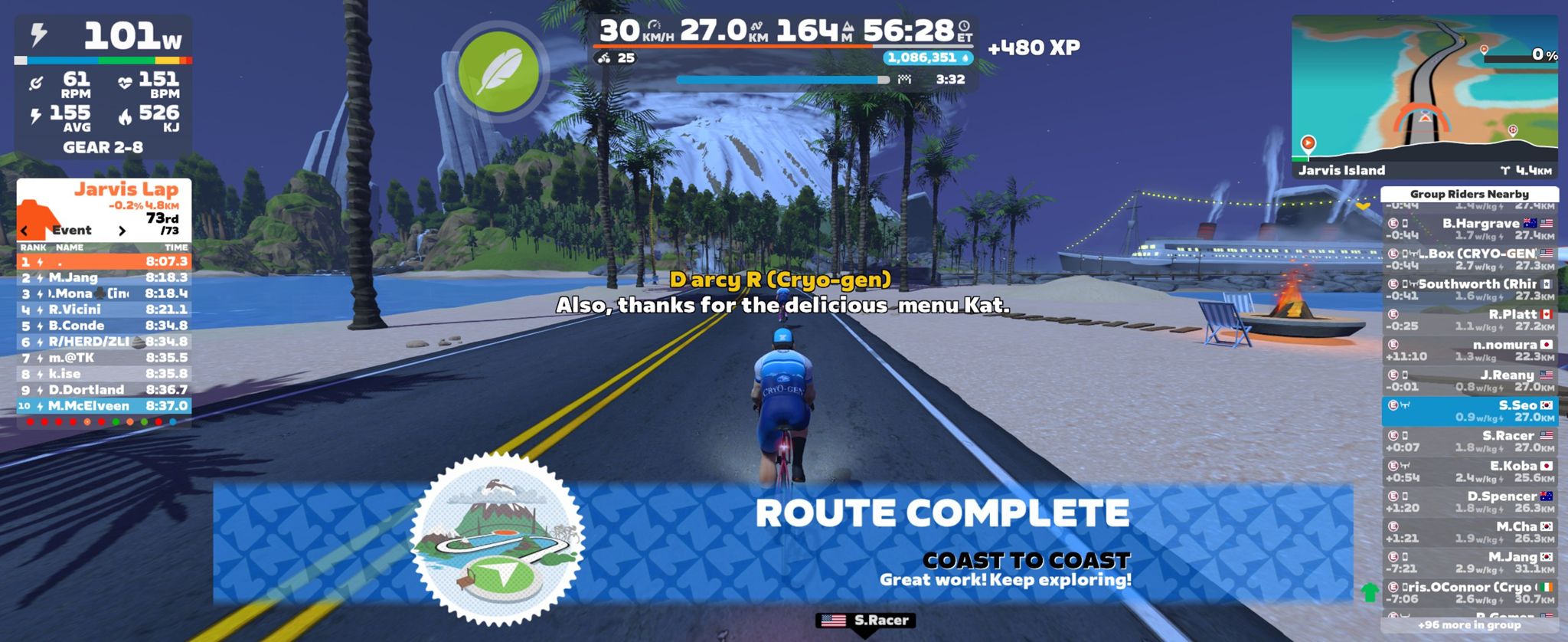Expand the +96 more in group footer

(x=1469, y=625)
